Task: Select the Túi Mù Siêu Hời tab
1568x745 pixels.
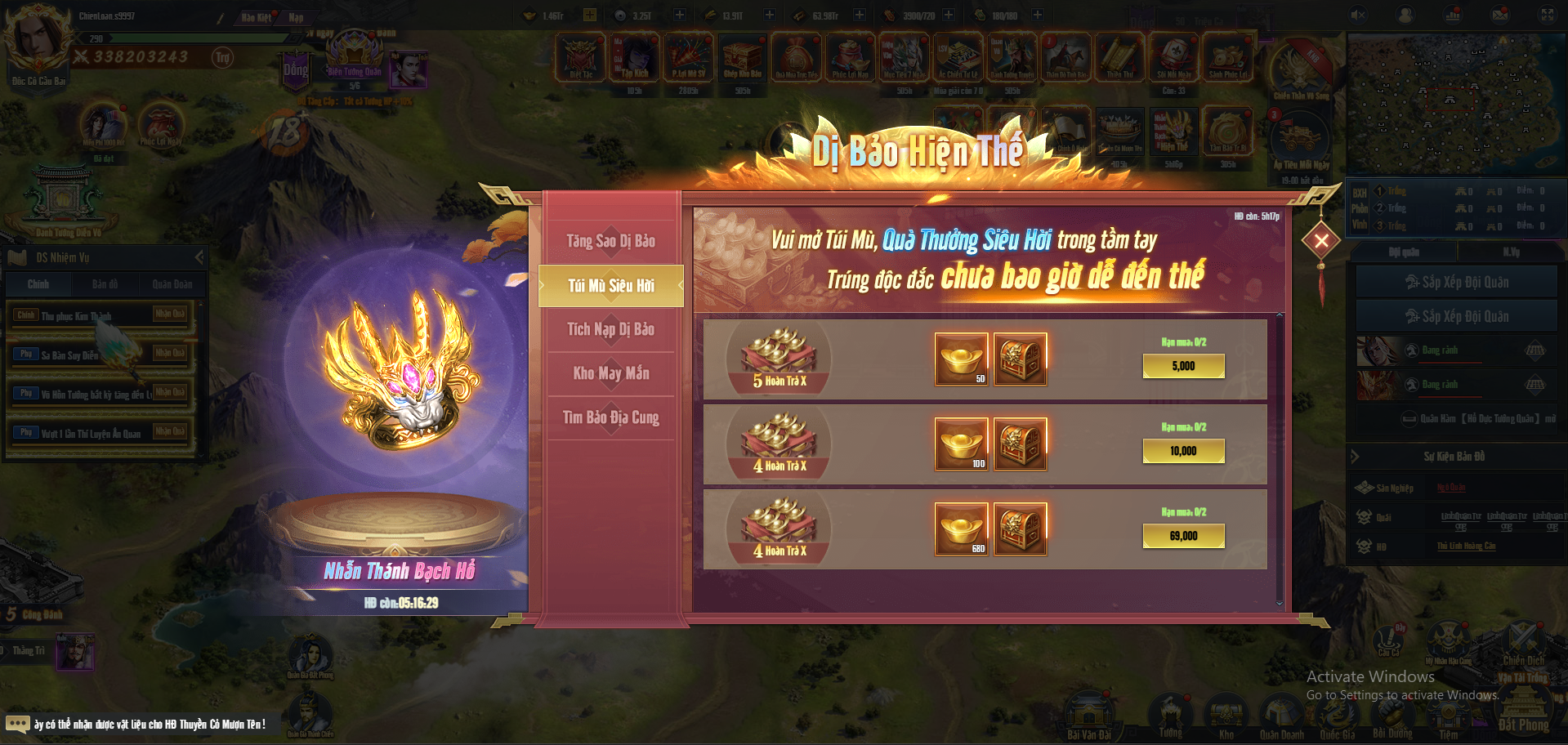Action: coord(611,286)
